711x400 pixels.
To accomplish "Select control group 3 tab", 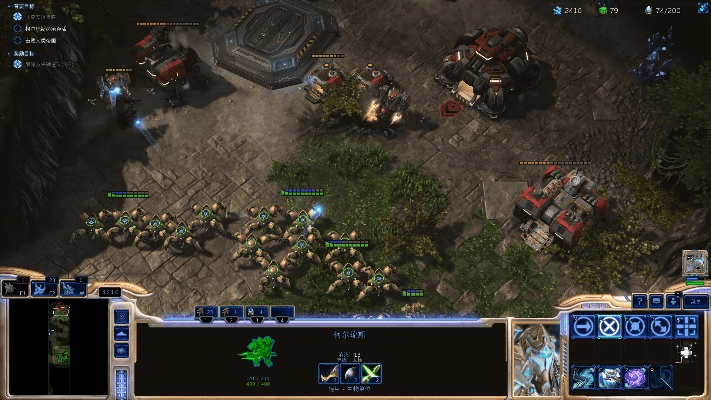I will (x=257, y=314).
